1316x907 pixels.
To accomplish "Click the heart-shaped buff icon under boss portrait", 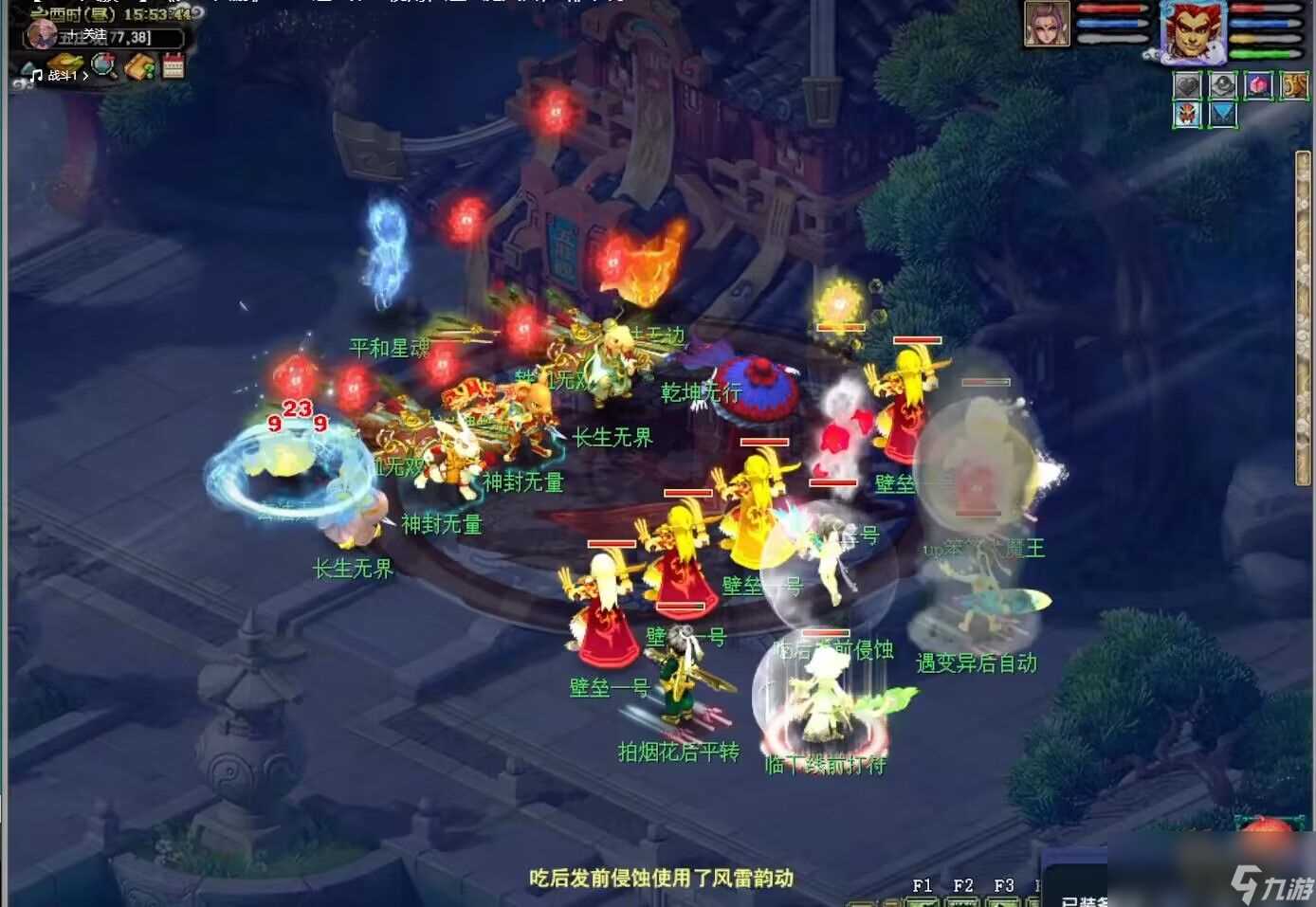I will tap(1186, 86).
